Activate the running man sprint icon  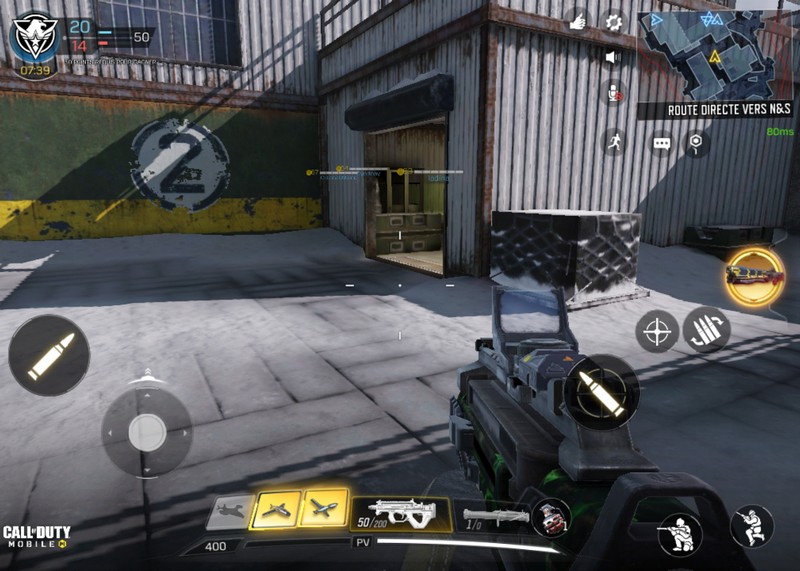pyautogui.click(x=613, y=142)
